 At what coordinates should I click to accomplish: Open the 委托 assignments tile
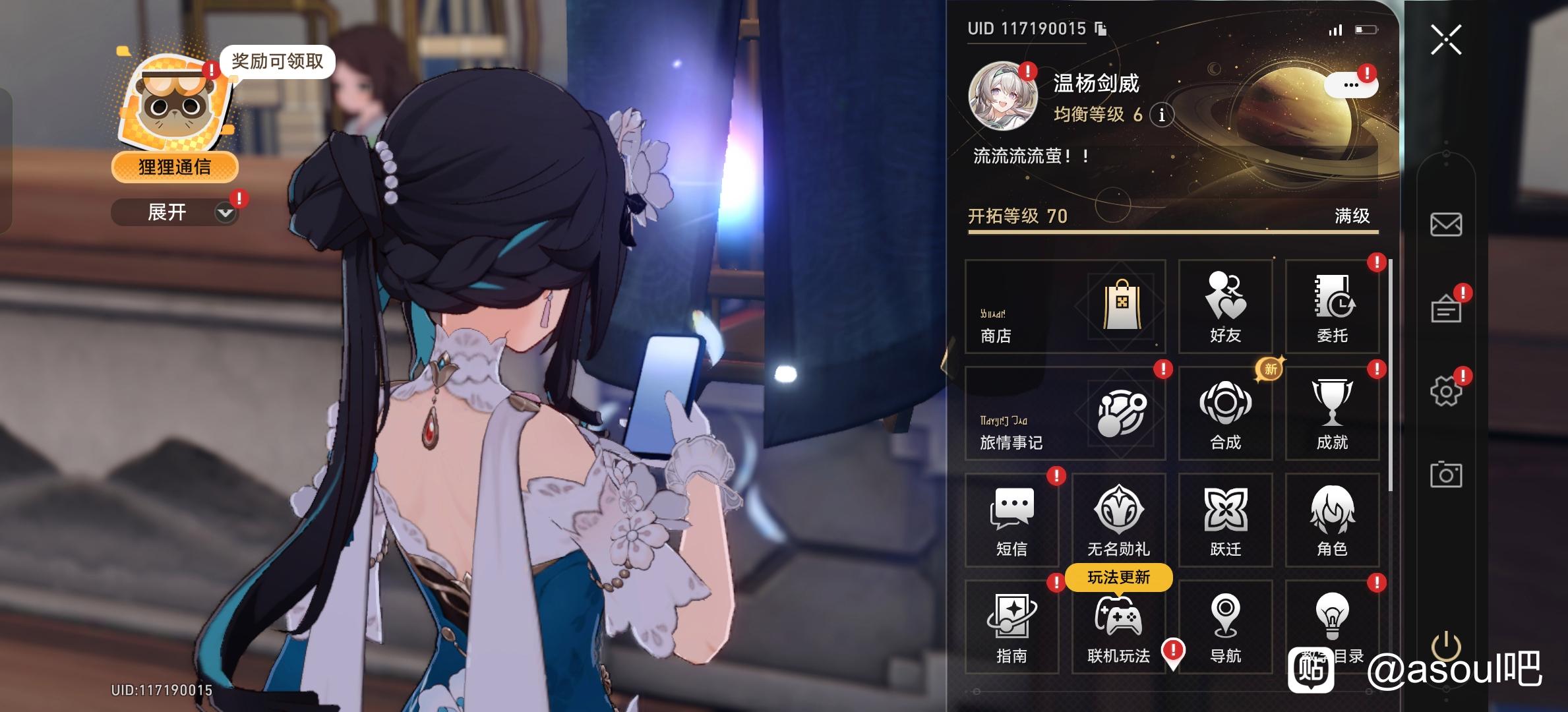1332,307
